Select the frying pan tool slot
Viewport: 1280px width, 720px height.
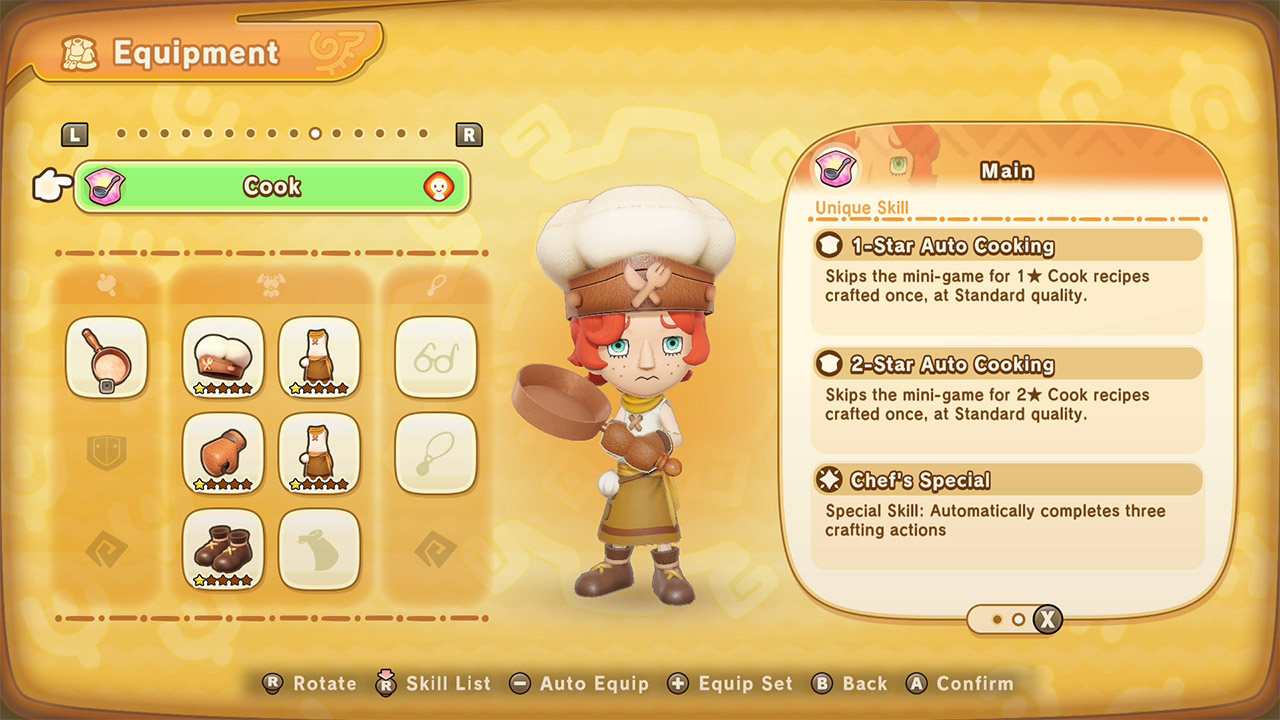(x=106, y=357)
